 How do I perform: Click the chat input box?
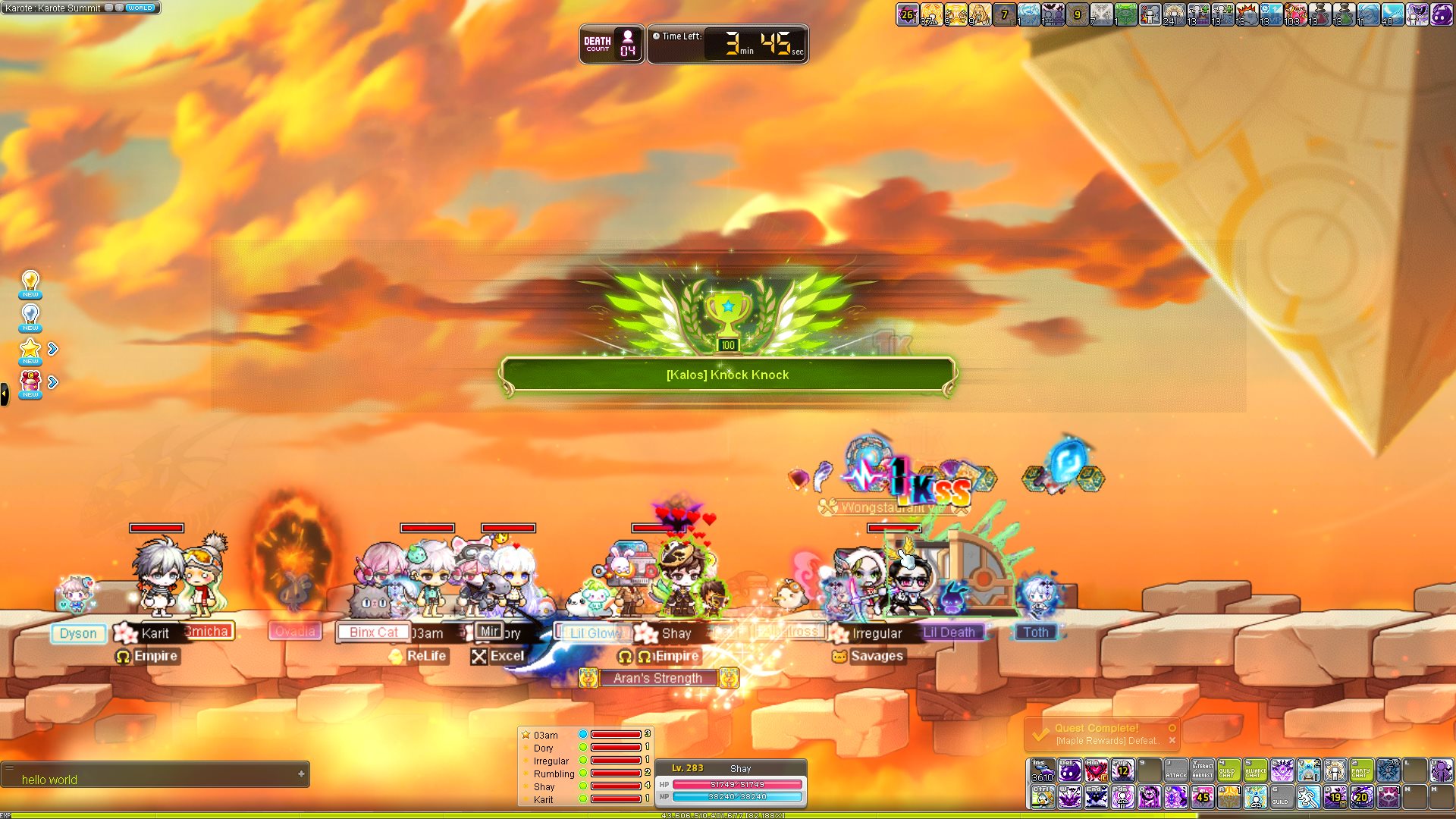tap(152, 779)
